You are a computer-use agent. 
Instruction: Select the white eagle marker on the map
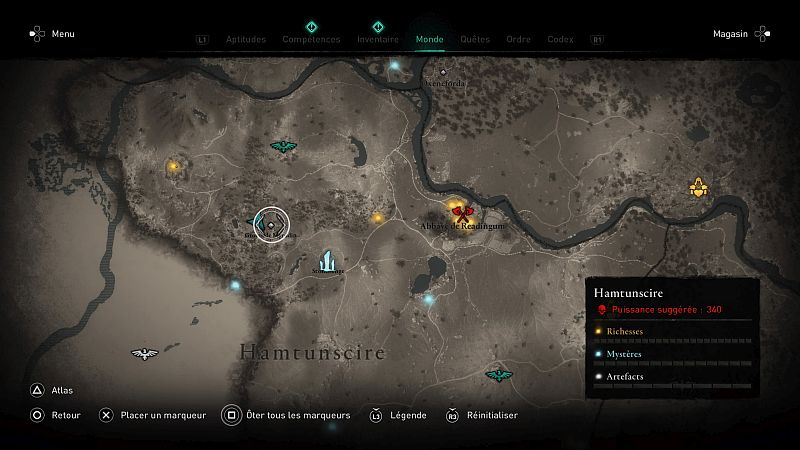tap(145, 353)
